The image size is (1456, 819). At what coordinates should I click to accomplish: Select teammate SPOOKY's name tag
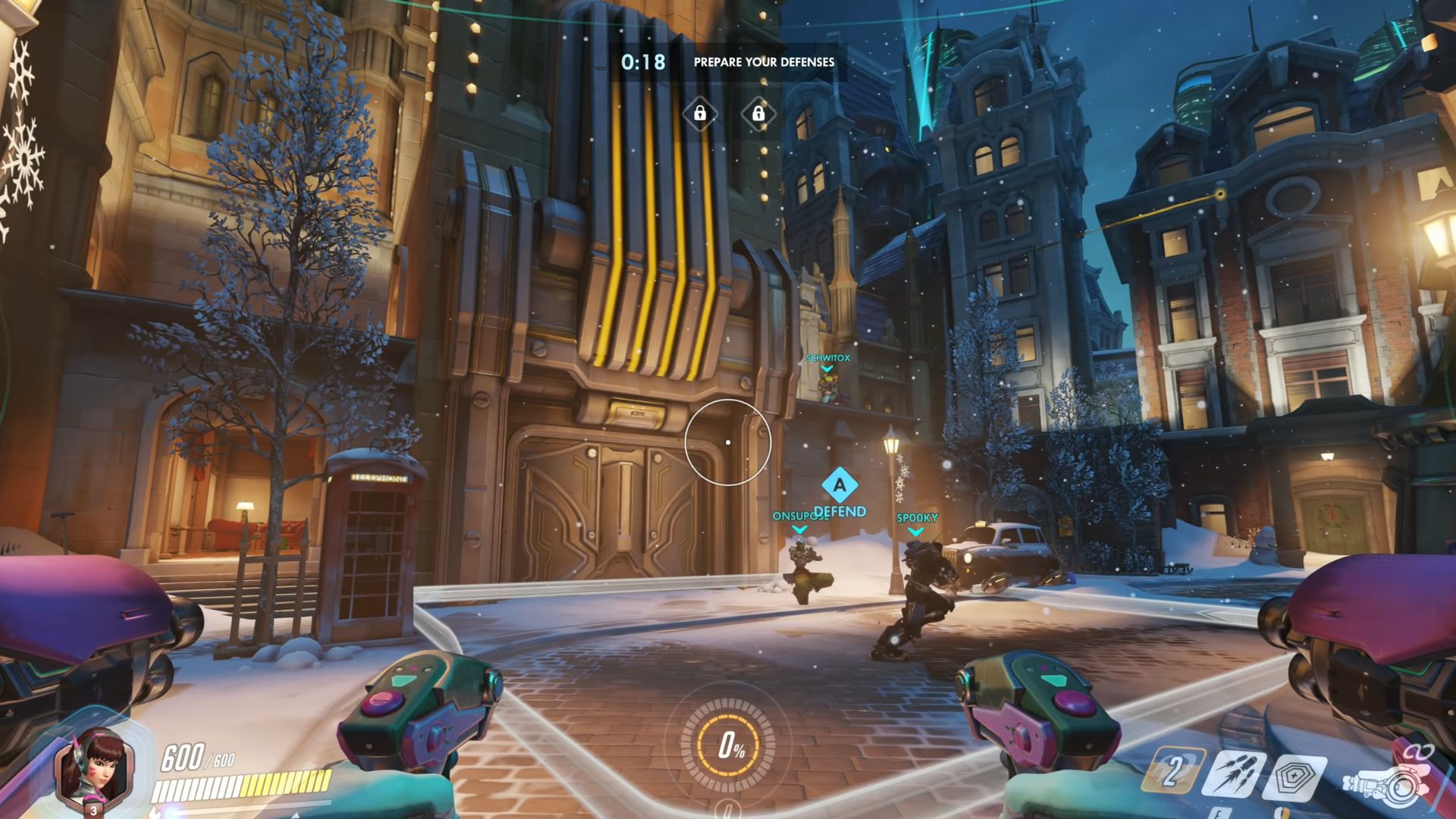tap(917, 518)
